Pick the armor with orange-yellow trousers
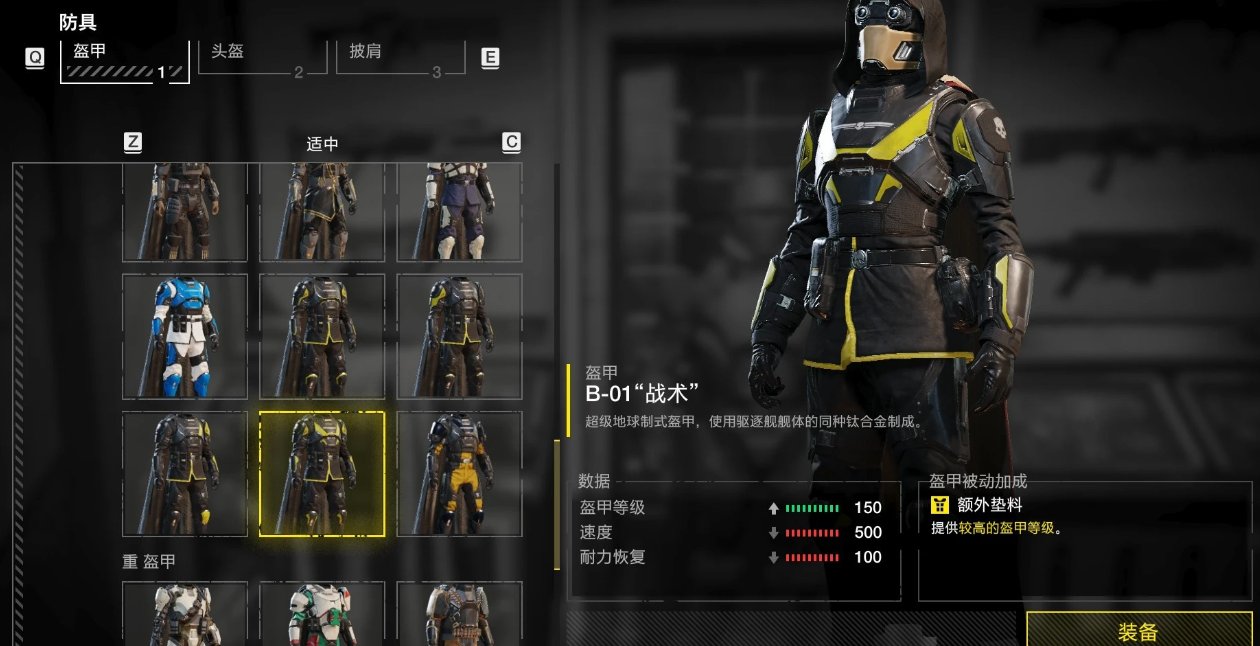 coord(459,473)
